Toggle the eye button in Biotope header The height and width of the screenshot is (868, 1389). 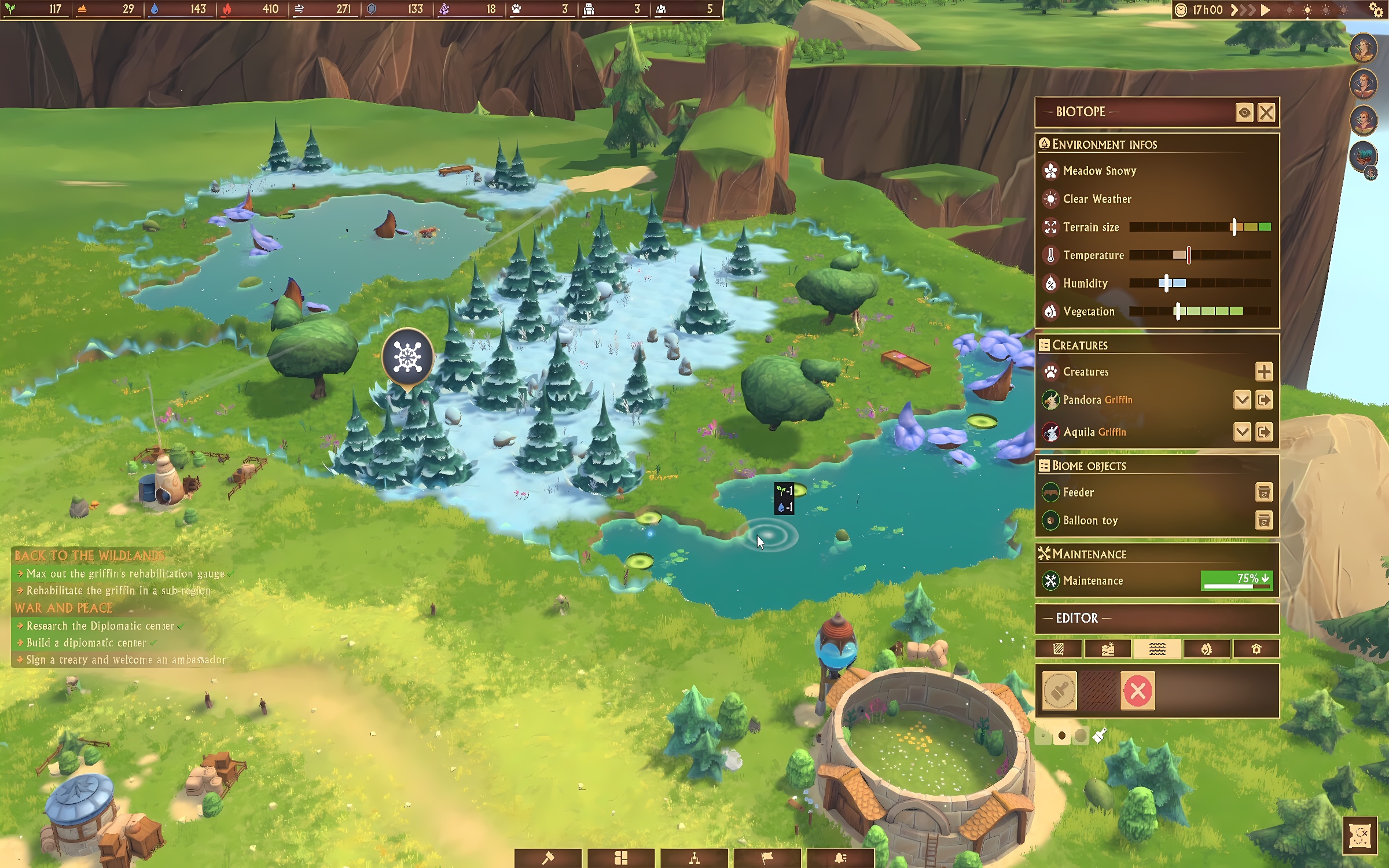click(1244, 112)
